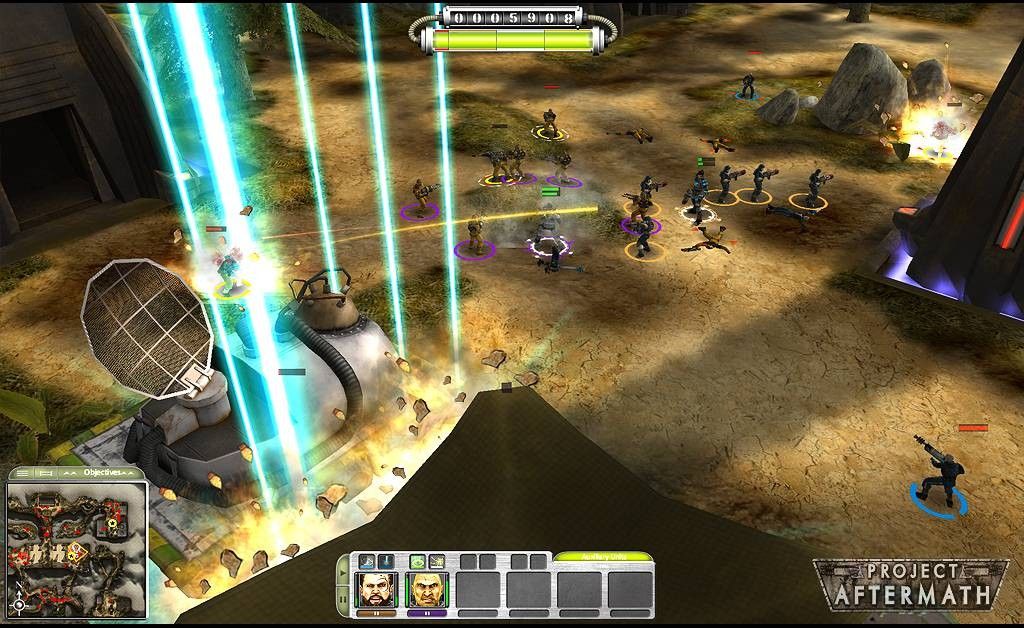This screenshot has height=628, width=1024.
Task: Open the Auxiliary Units tab
Action: click(602, 557)
